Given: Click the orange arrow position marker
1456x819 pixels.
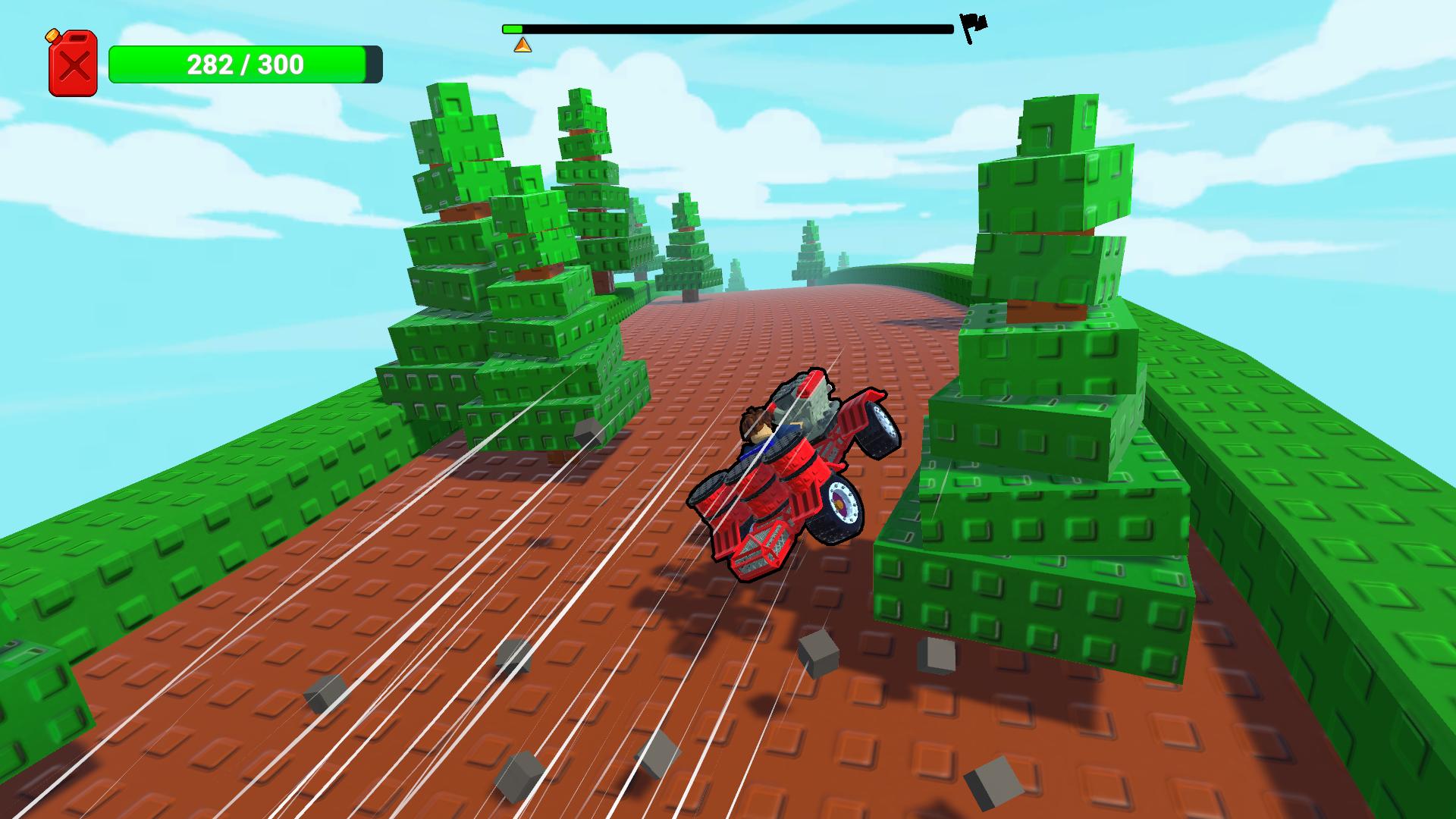Looking at the screenshot, I should click(522, 43).
